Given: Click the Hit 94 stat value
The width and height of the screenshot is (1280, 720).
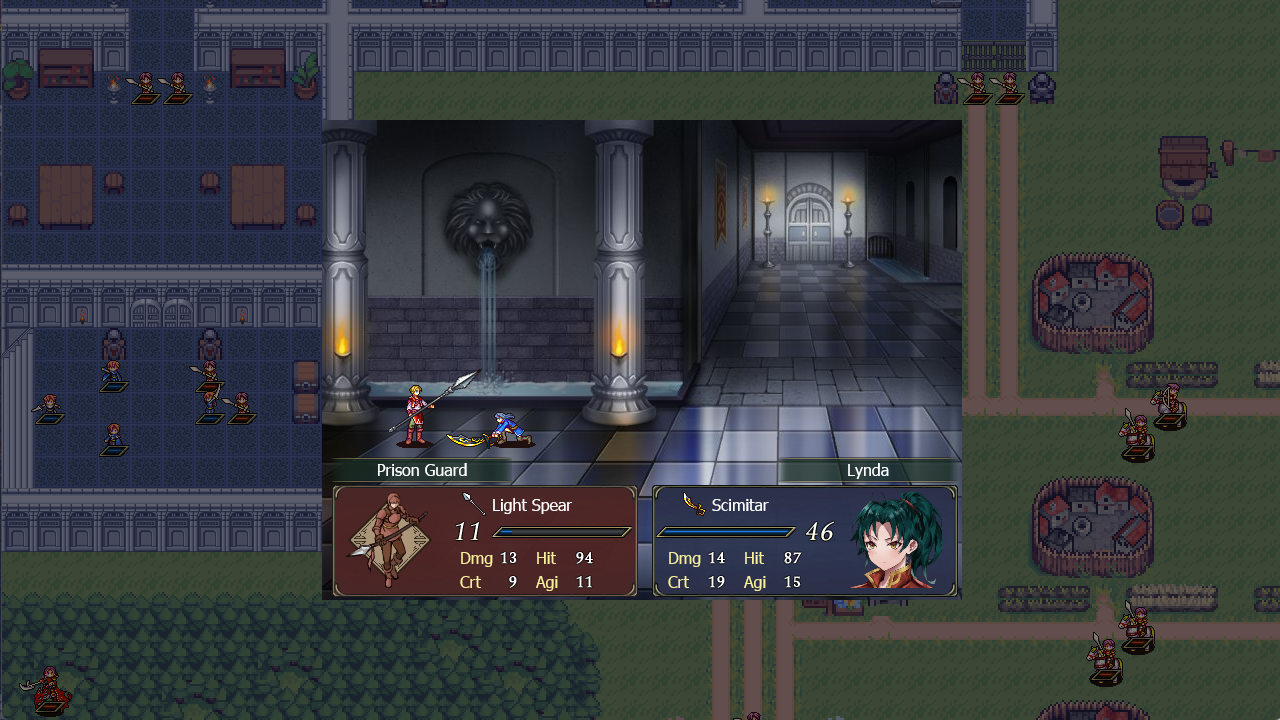Looking at the screenshot, I should pos(584,558).
